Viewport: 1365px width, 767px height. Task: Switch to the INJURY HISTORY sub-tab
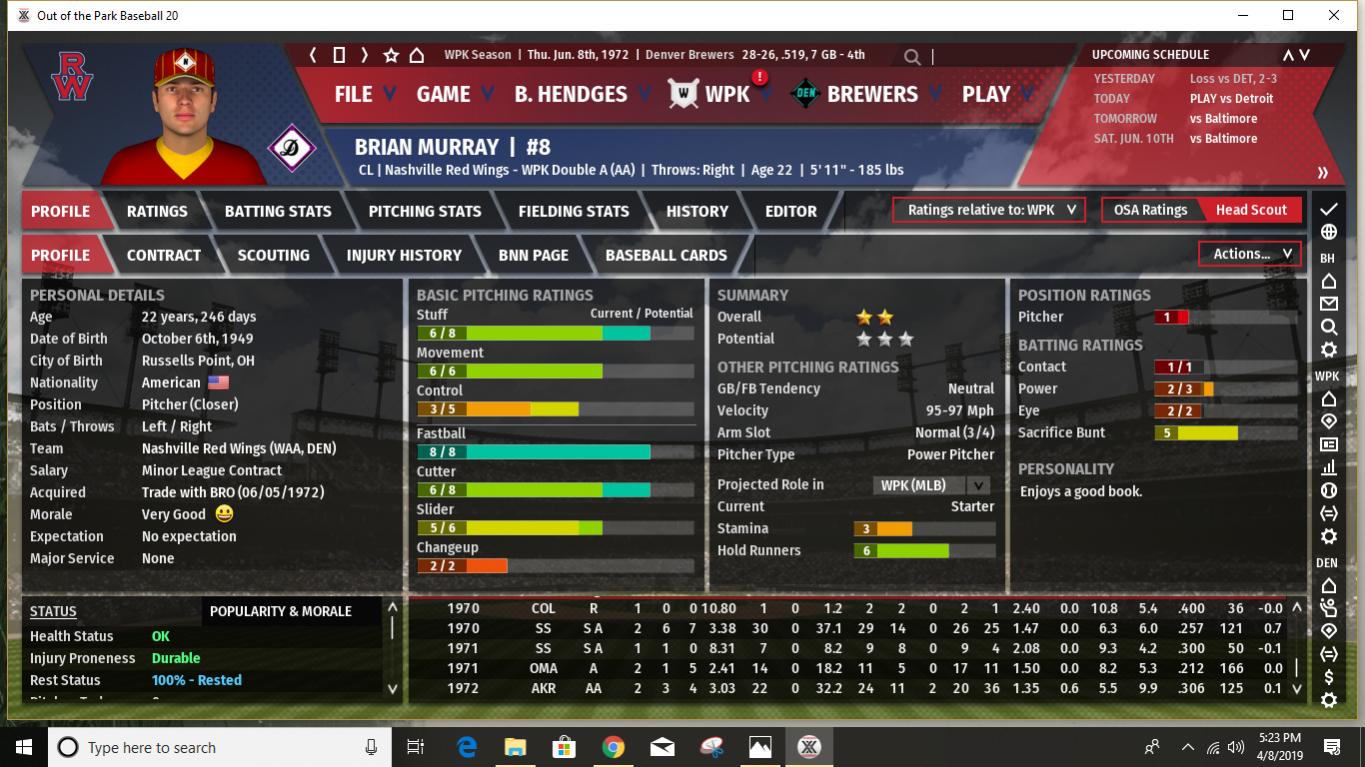pos(404,255)
